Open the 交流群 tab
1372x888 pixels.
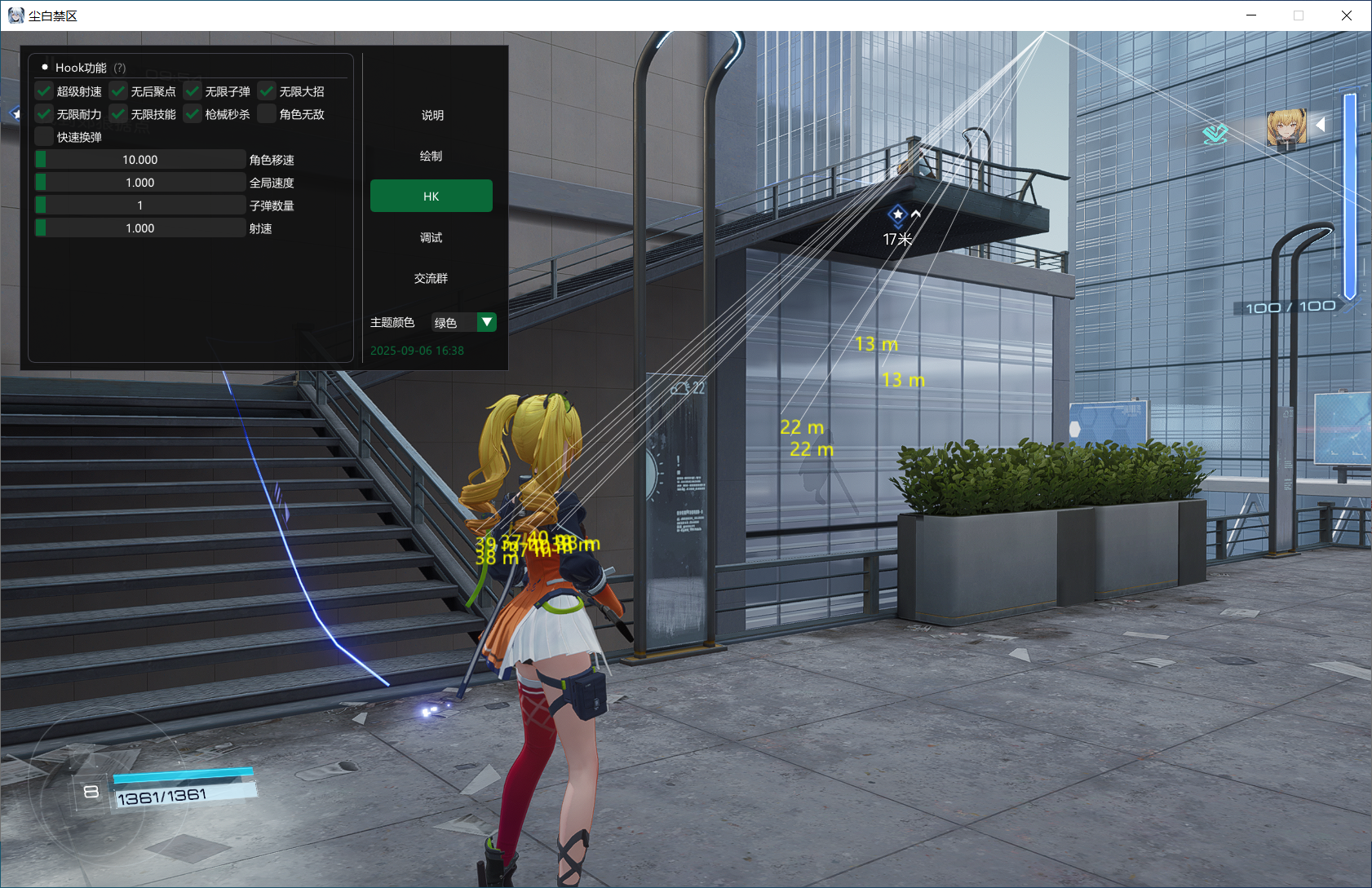tap(432, 278)
